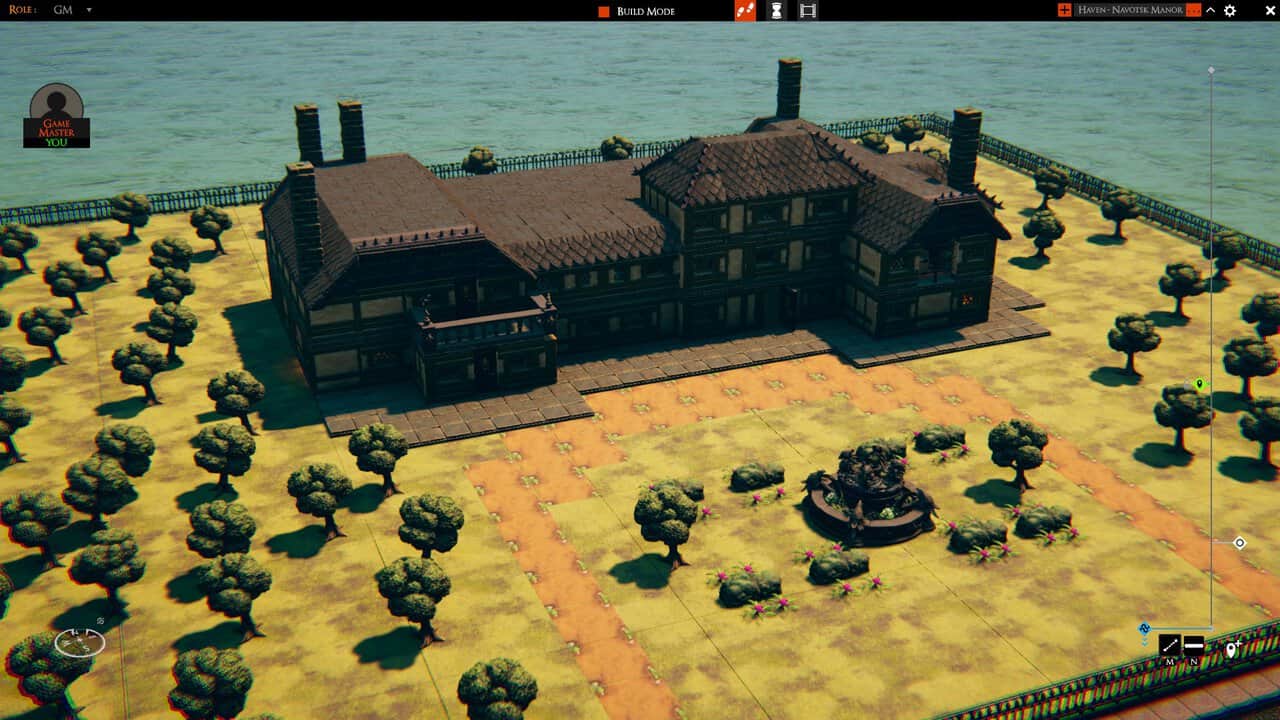Select the measure tool marked M
1280x720 pixels.
pos(1170,645)
